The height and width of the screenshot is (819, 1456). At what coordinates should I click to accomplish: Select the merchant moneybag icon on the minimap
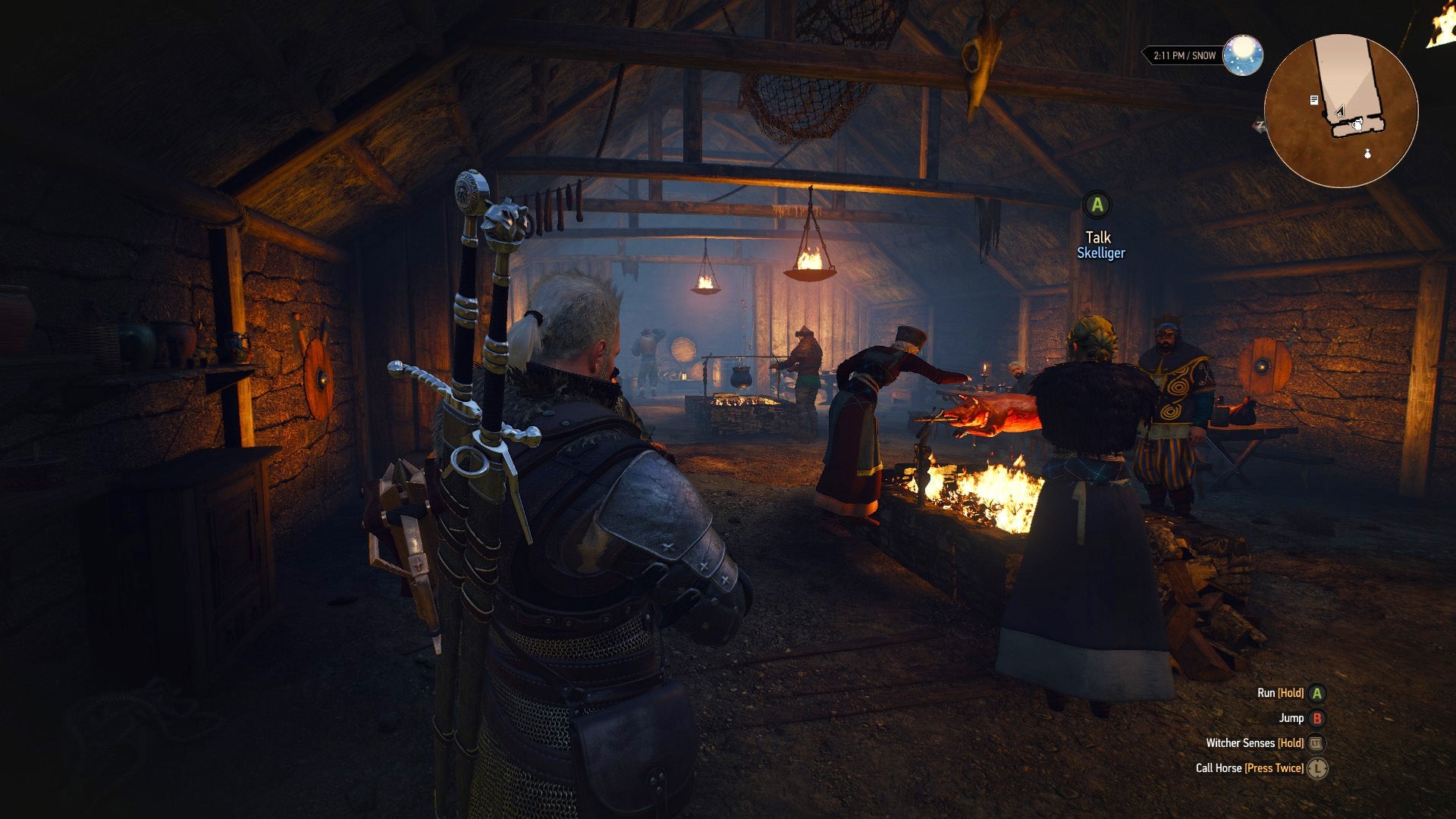coord(1367,154)
